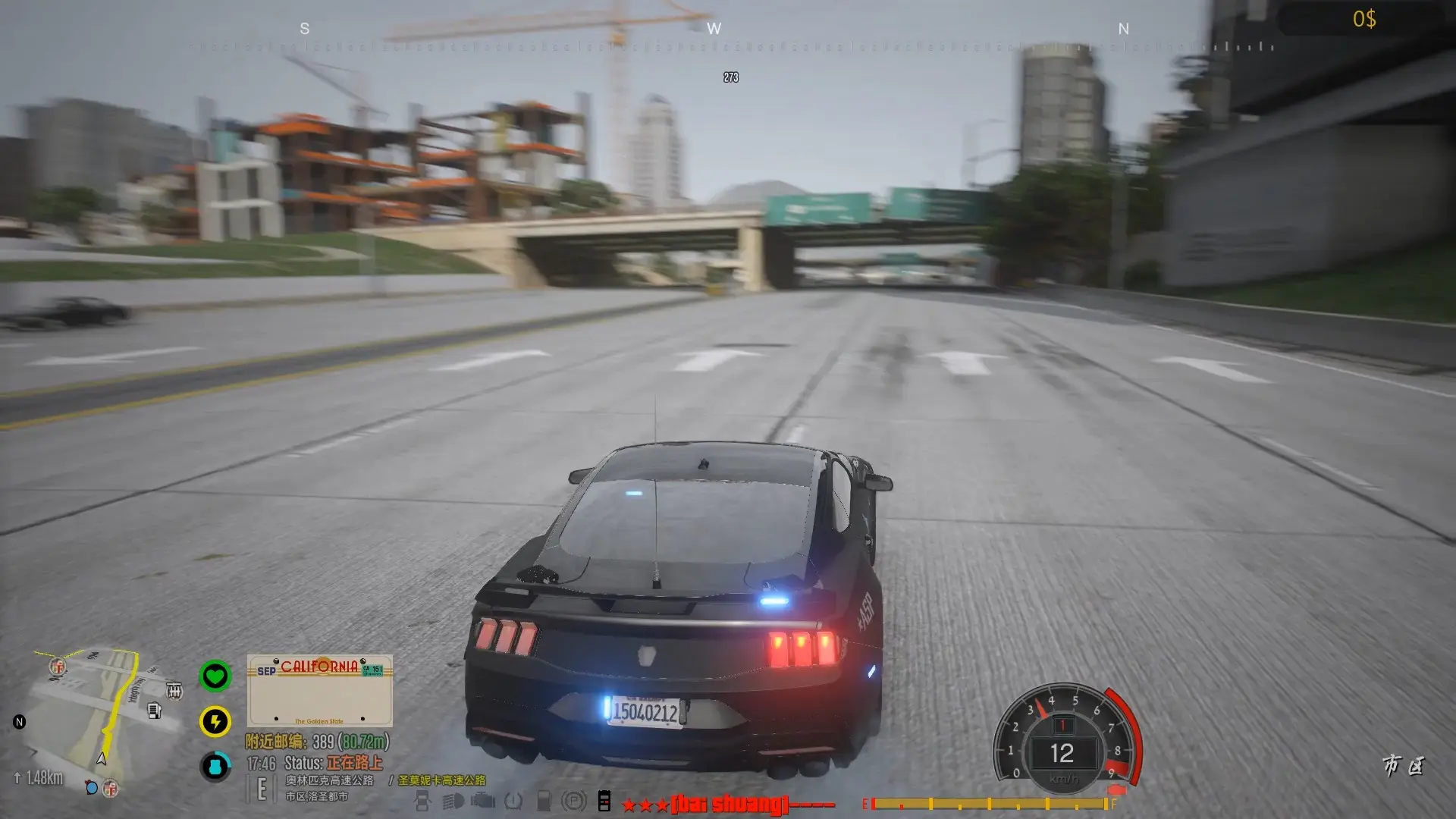Click the engine warning indicator
This screenshot has width=1456, height=819.
483,801
